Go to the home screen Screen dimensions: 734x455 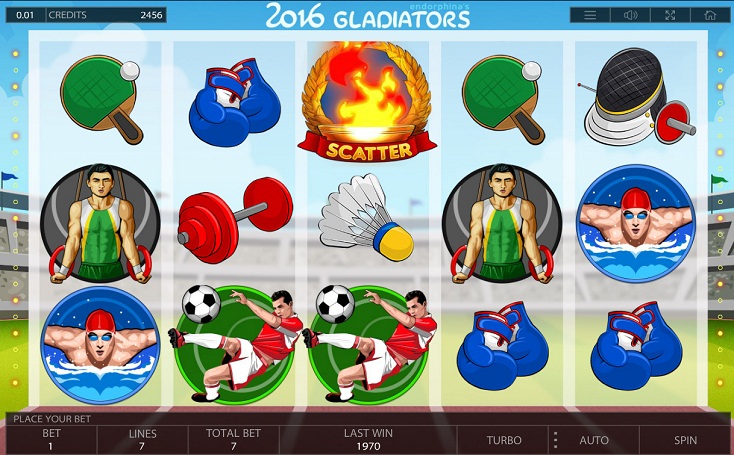(x=710, y=15)
